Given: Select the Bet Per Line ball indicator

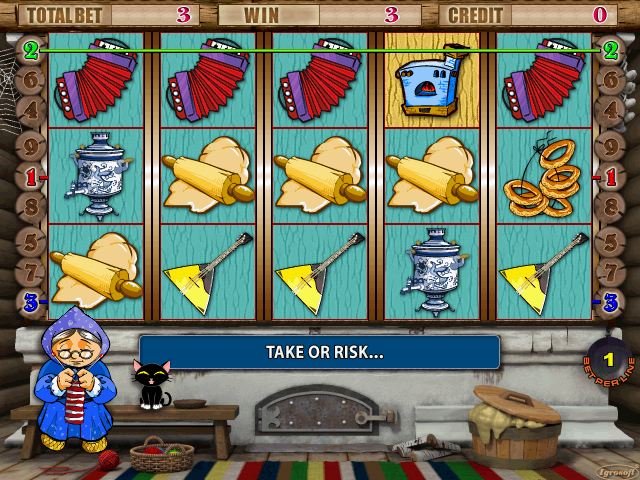Looking at the screenshot, I should [608, 359].
